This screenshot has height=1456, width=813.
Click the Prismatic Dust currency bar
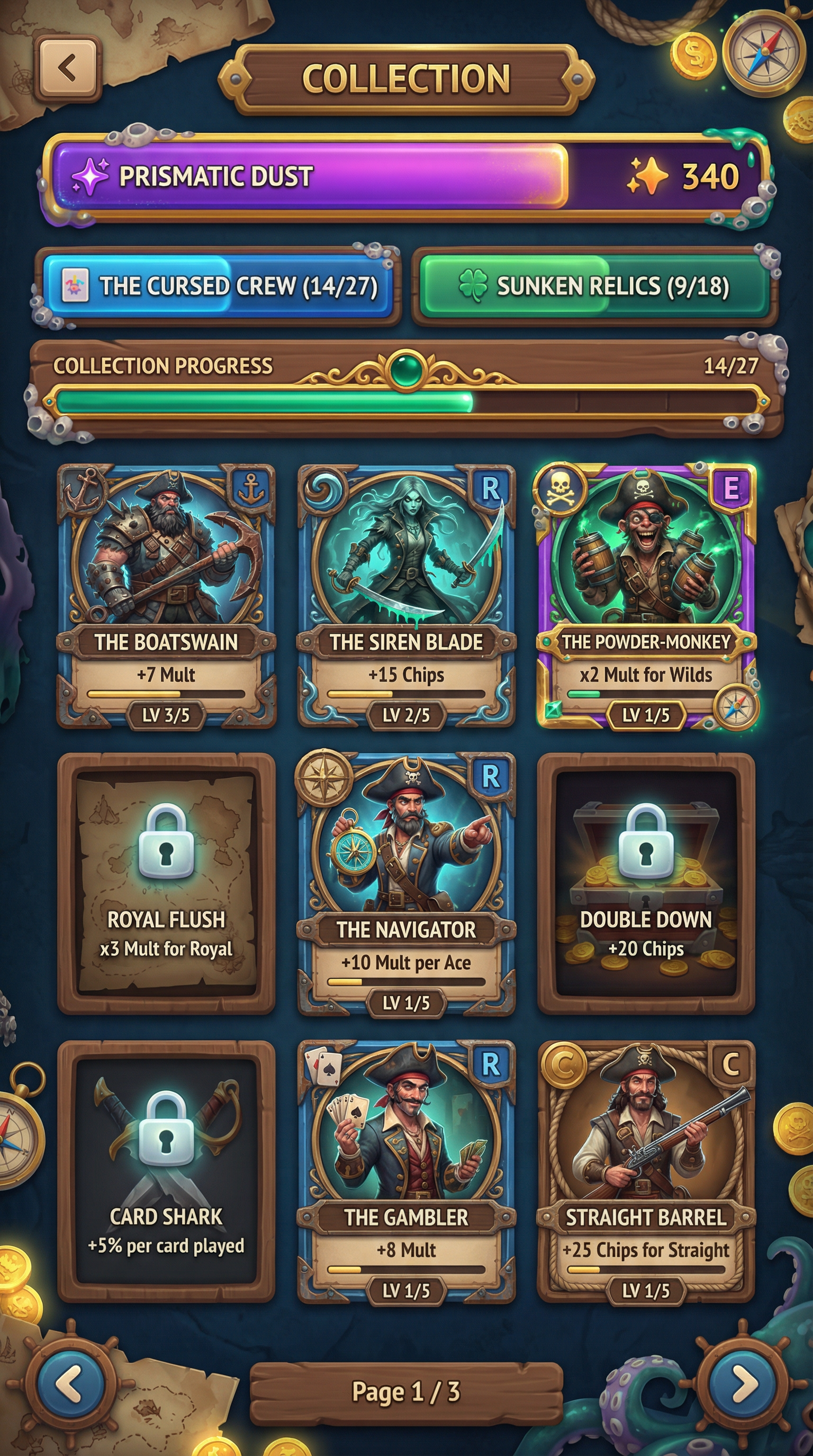406,176
